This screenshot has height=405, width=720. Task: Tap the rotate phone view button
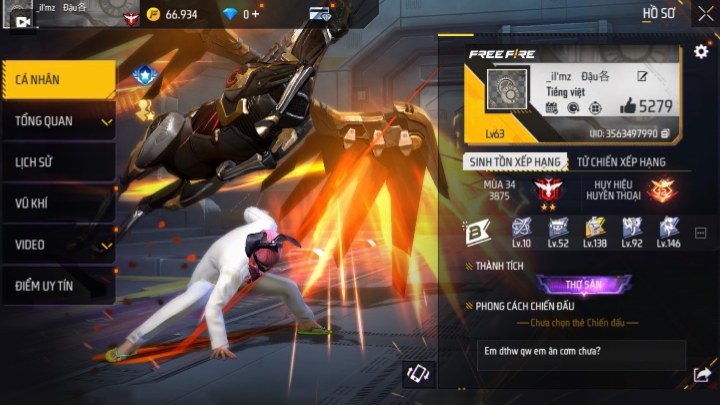[418, 374]
